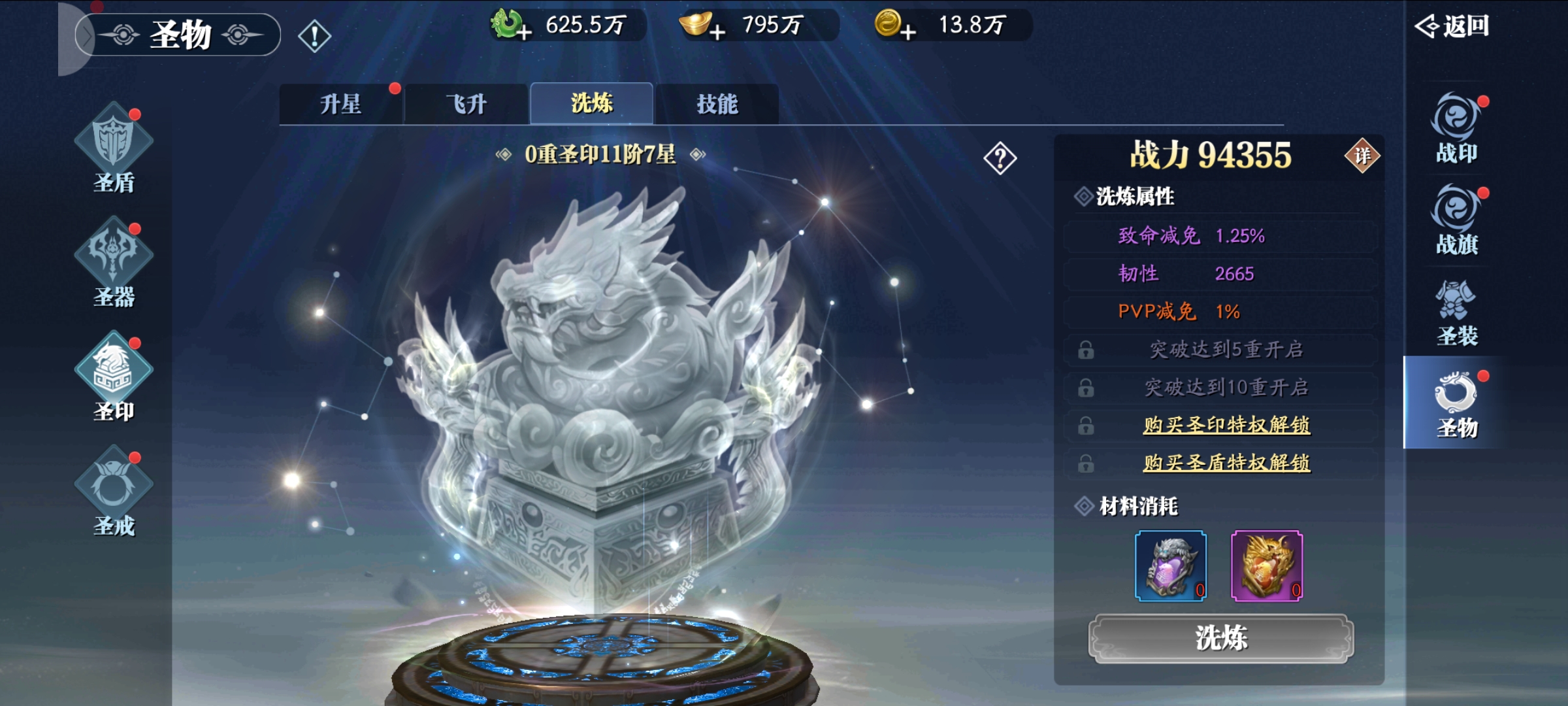The height and width of the screenshot is (706, 1568).
Task: Show the question mark help tooltip
Action: (x=1000, y=158)
